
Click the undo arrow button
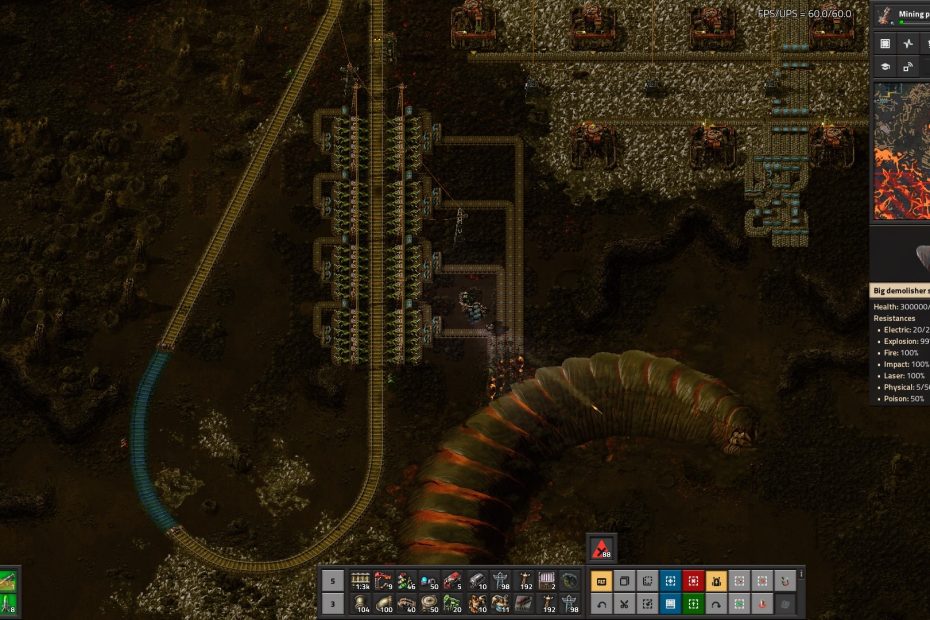[601, 604]
